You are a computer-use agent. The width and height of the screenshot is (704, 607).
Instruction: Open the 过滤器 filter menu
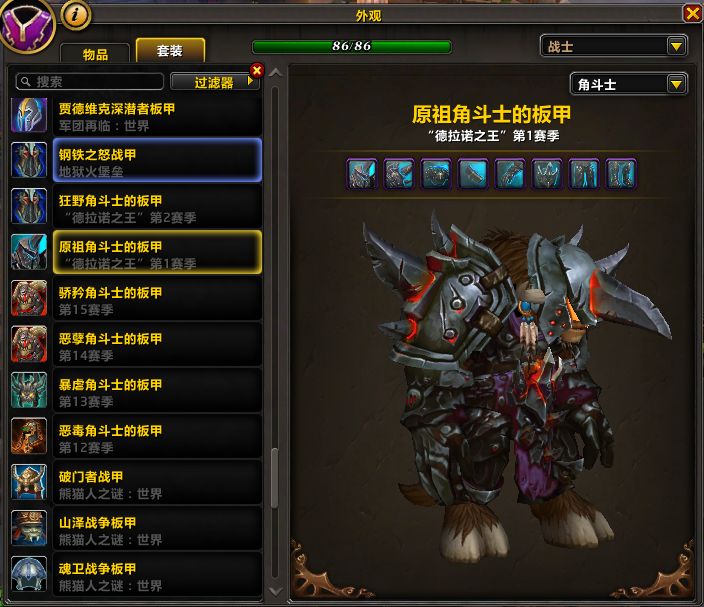pyautogui.click(x=213, y=82)
